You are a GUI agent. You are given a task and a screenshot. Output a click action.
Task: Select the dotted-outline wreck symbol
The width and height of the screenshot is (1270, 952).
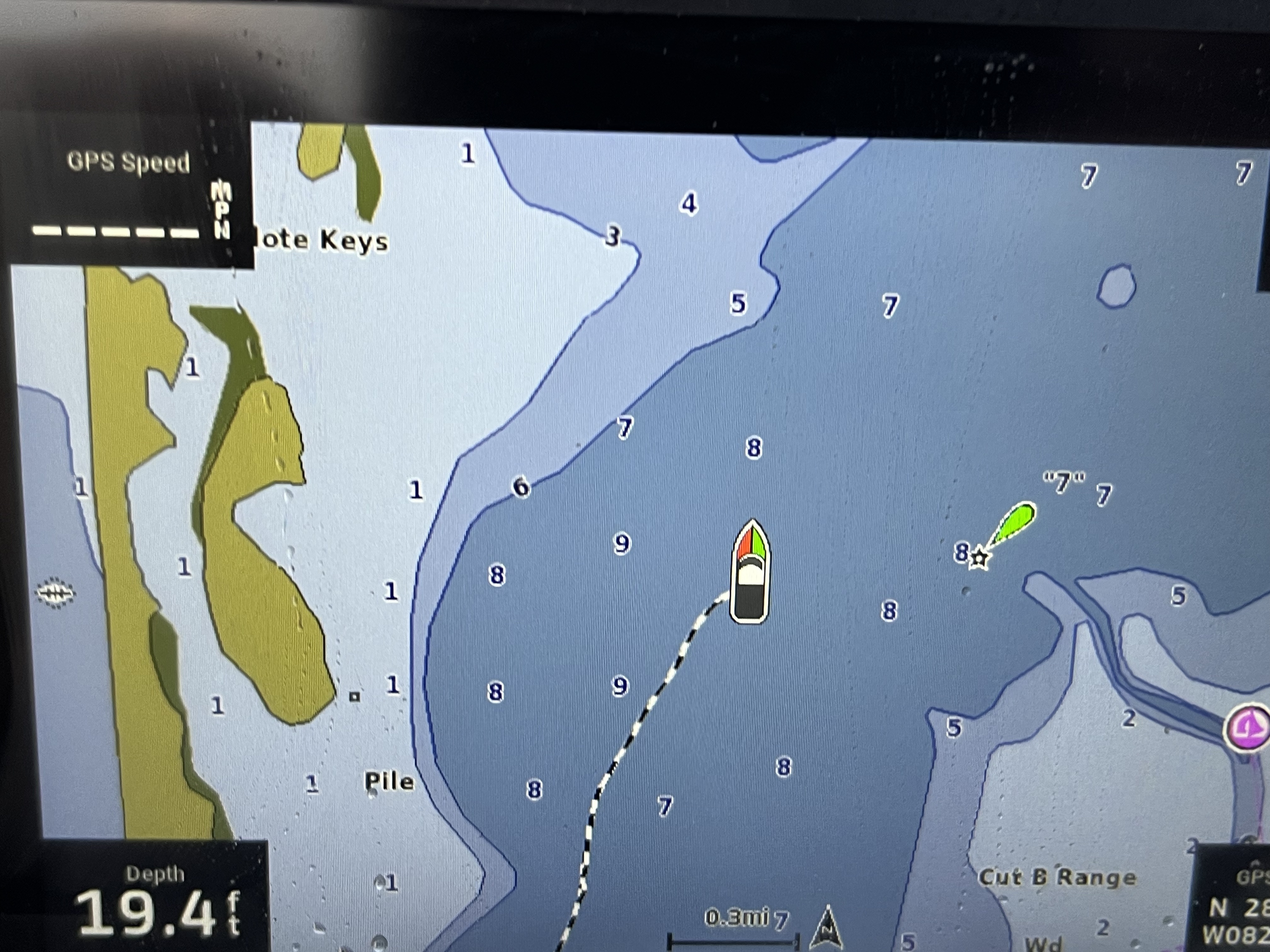pos(56,592)
